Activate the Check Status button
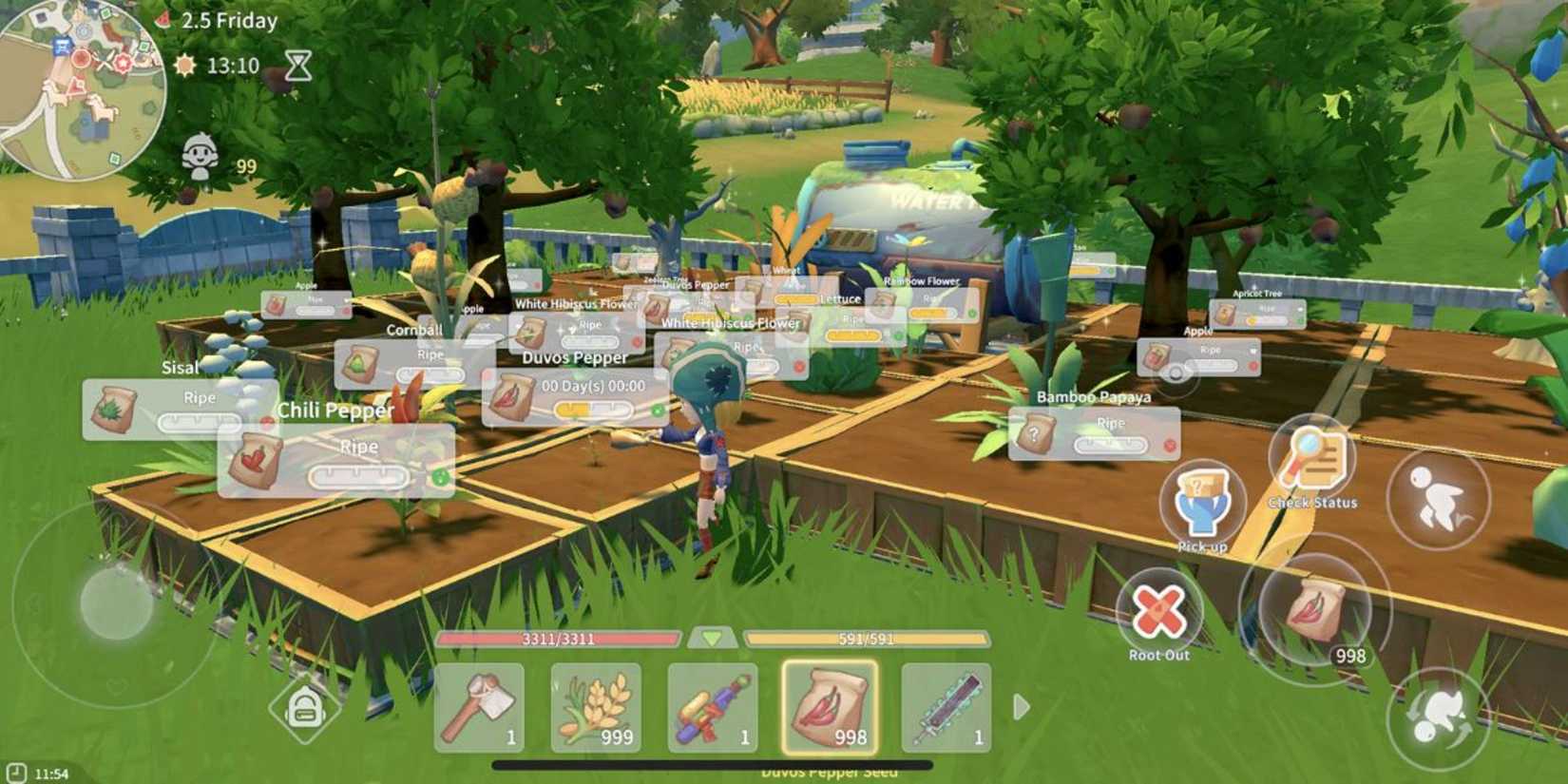This screenshot has width=1568, height=784. (1312, 459)
